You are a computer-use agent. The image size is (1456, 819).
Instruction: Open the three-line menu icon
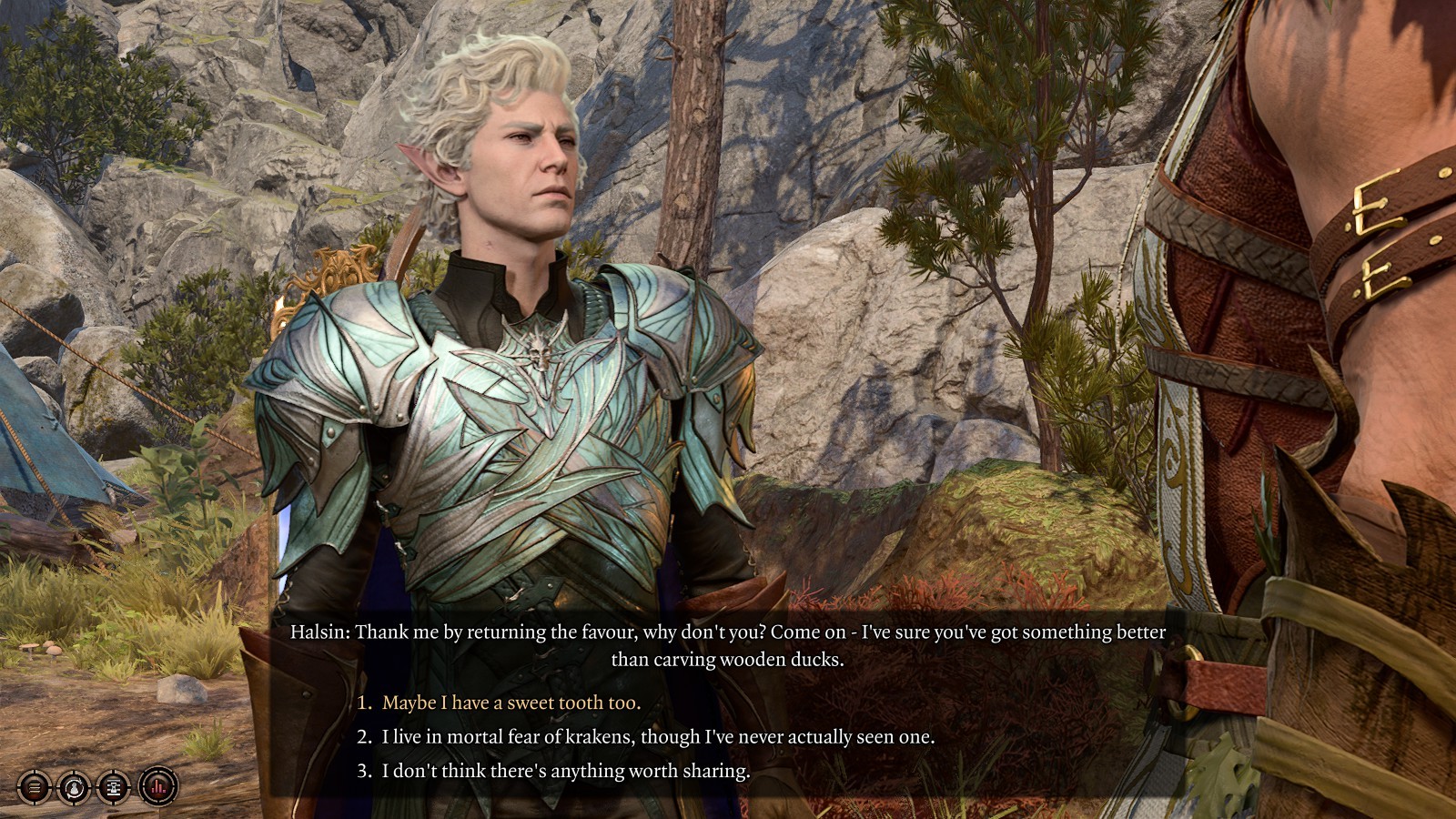coord(35,786)
